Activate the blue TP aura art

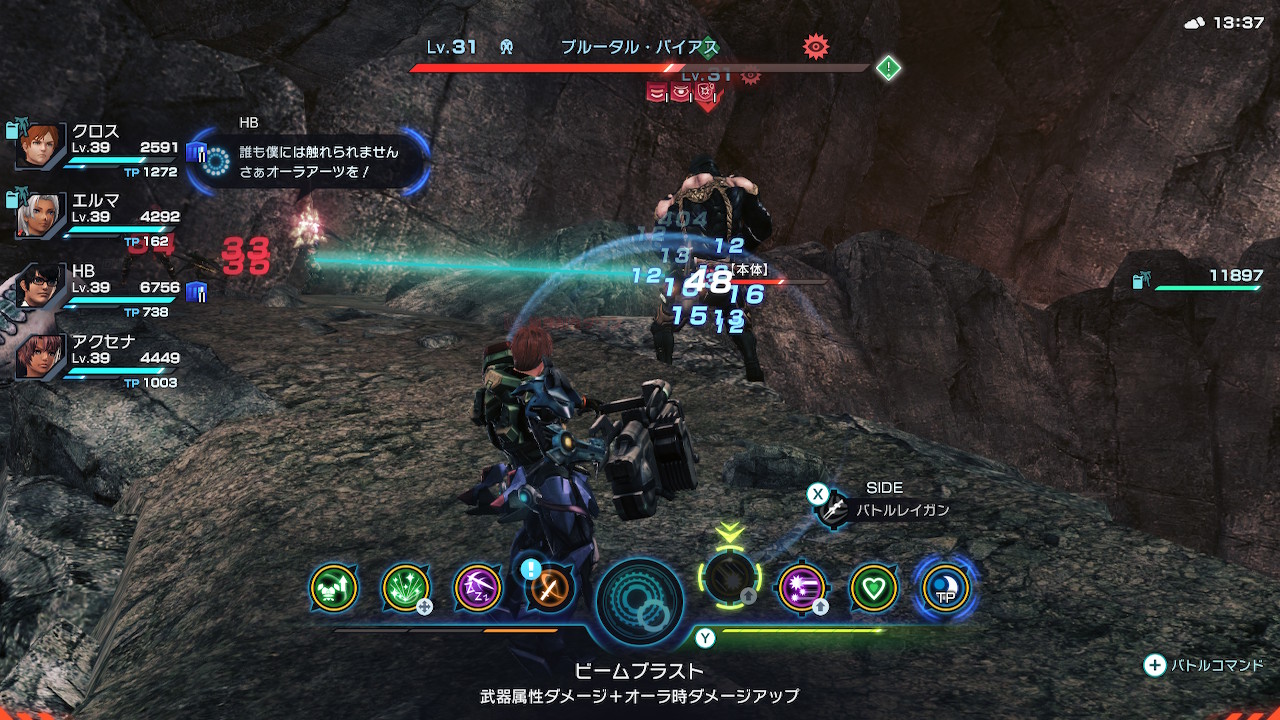click(945, 588)
